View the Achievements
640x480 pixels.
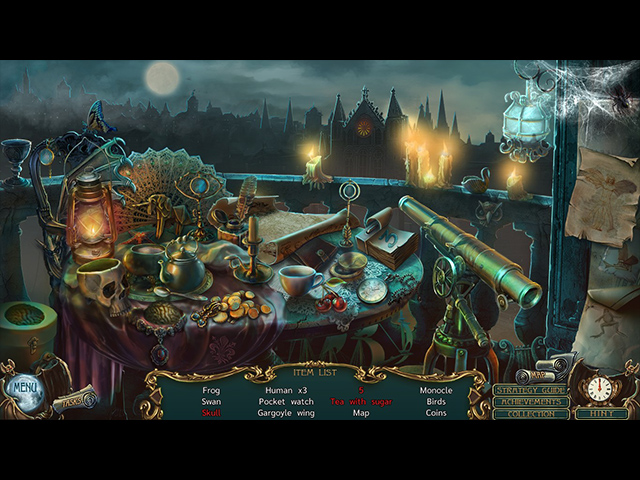[x=531, y=401]
